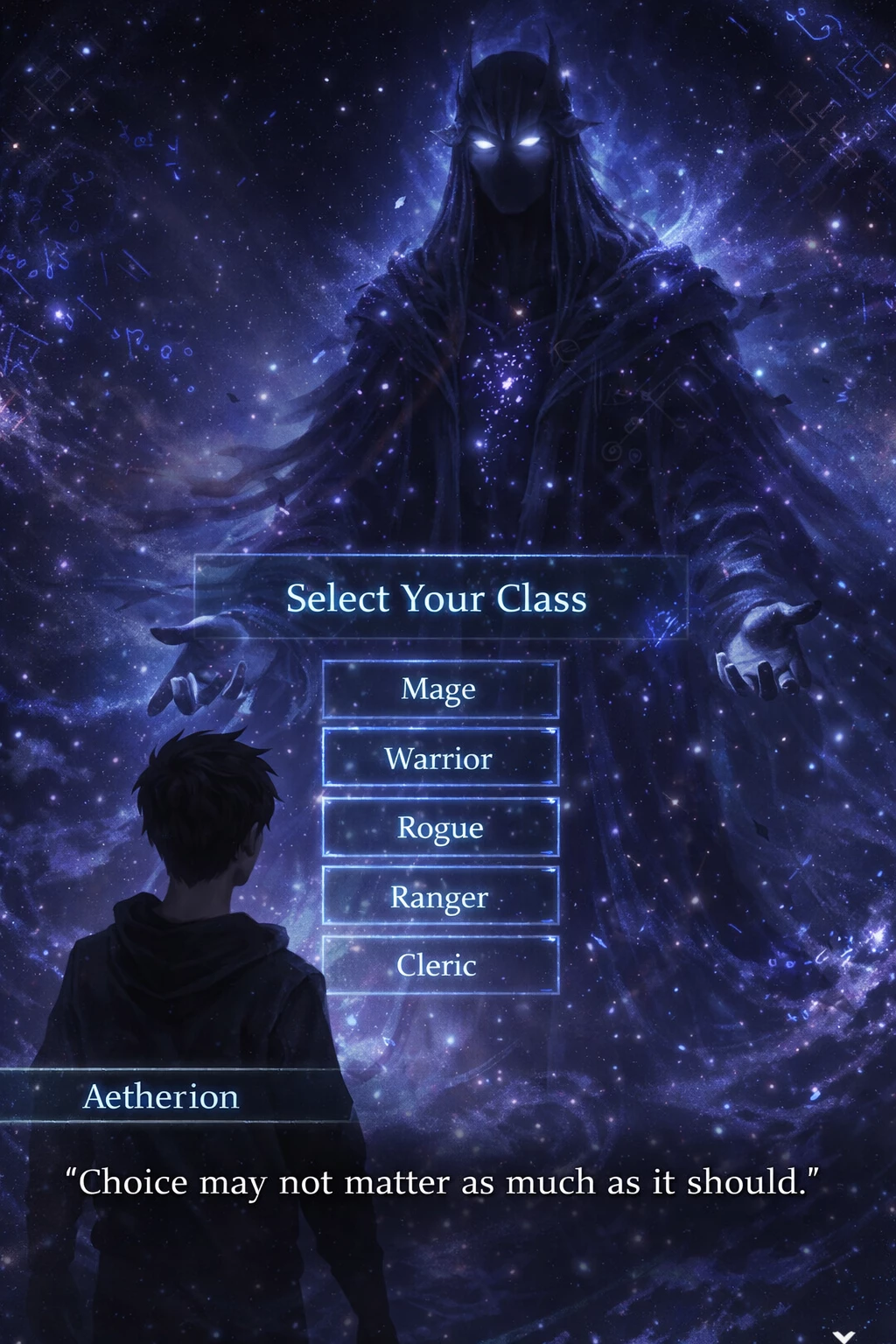The height and width of the screenshot is (1344, 896).
Task: Select the Warrior class option
Action: 440,758
